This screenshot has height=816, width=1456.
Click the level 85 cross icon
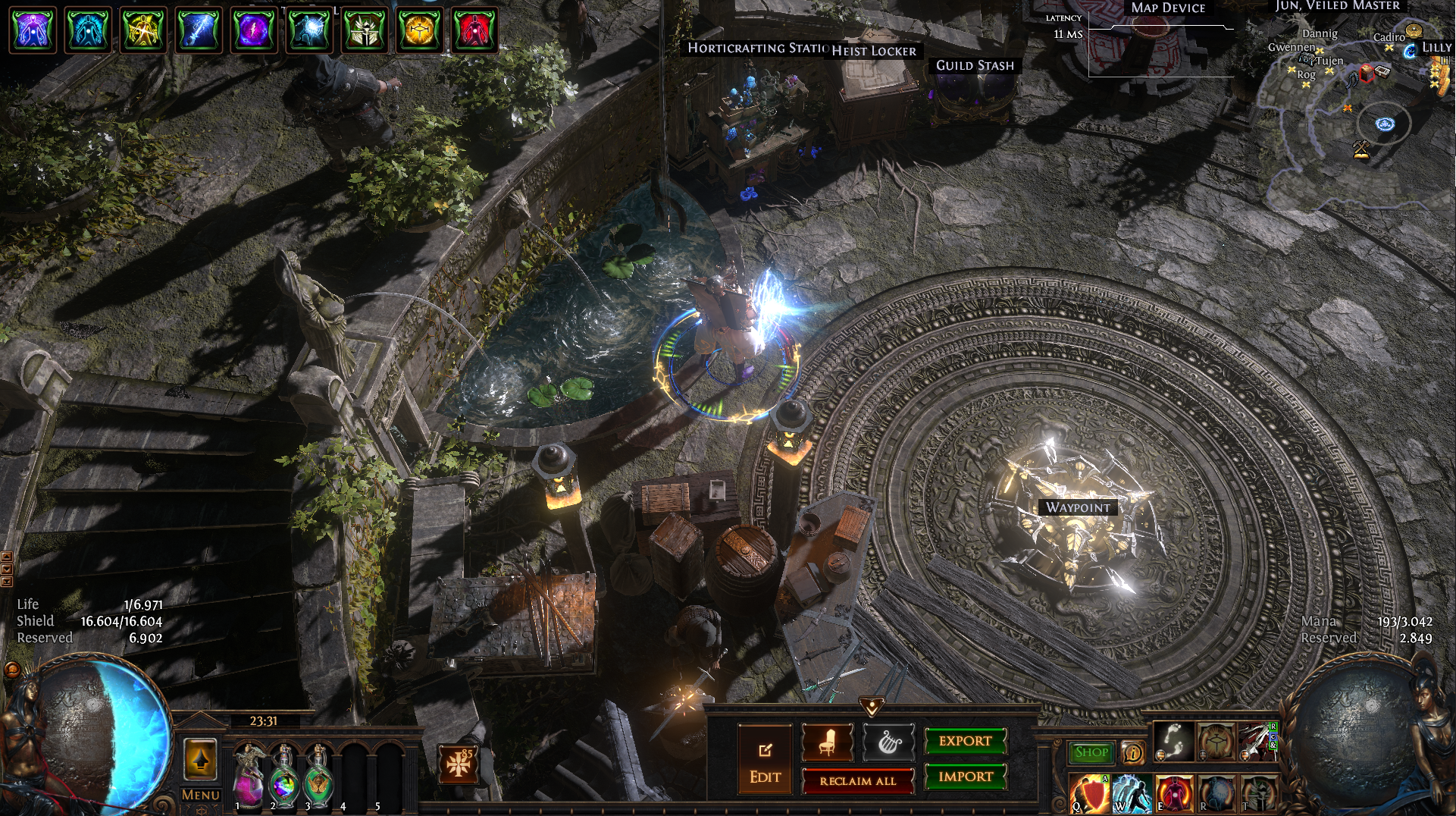coord(459,764)
